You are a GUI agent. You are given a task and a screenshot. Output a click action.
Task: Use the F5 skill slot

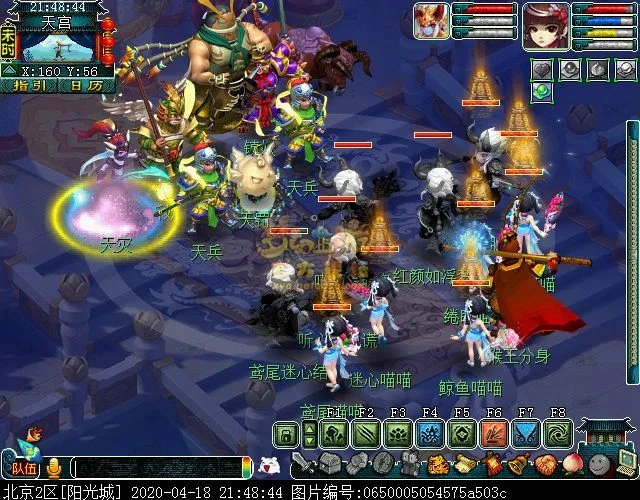coord(462,434)
